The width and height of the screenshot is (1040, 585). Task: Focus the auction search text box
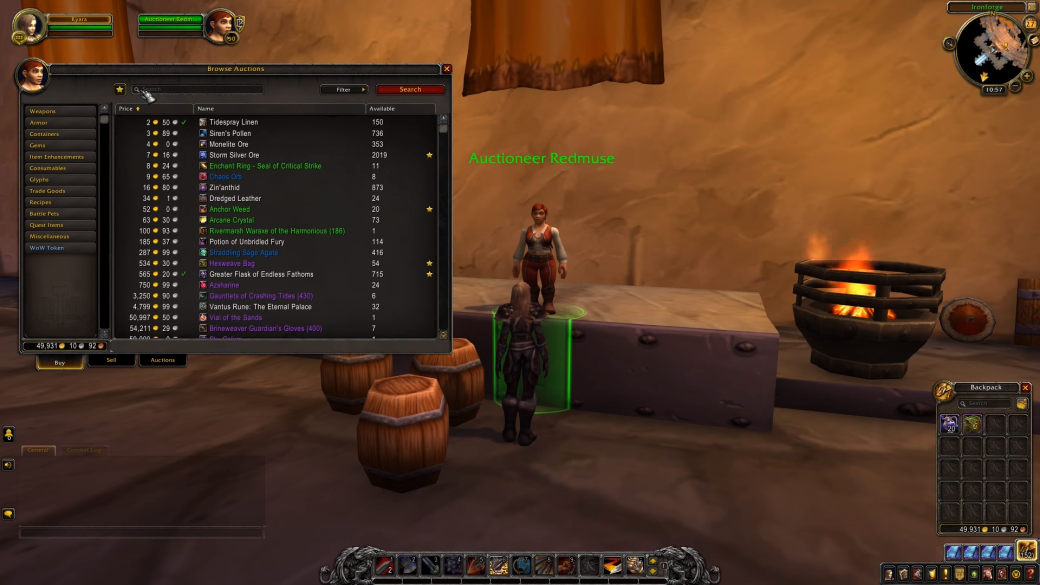(200, 90)
